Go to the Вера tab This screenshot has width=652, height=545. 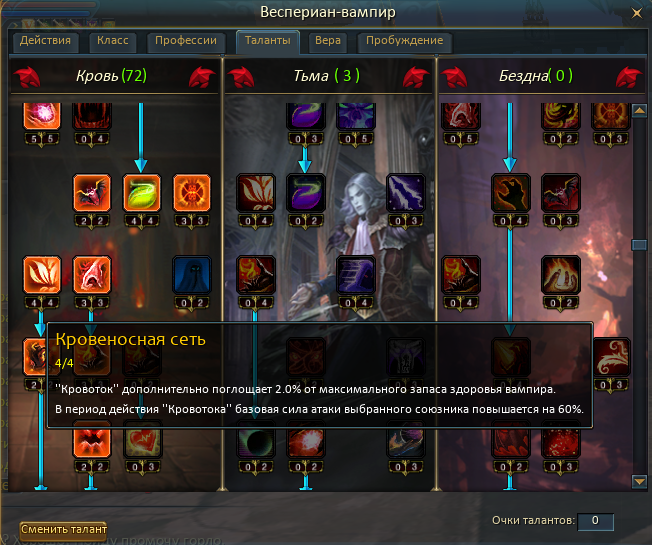click(327, 42)
